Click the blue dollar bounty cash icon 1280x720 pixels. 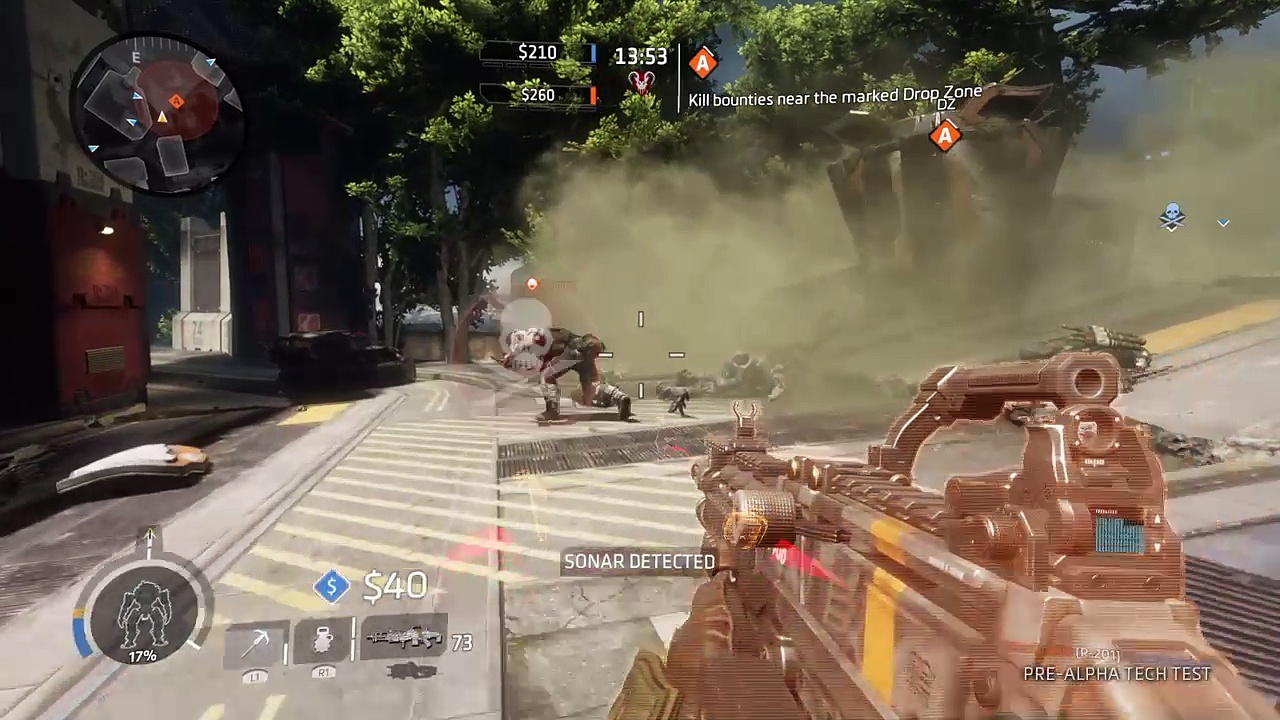332,587
